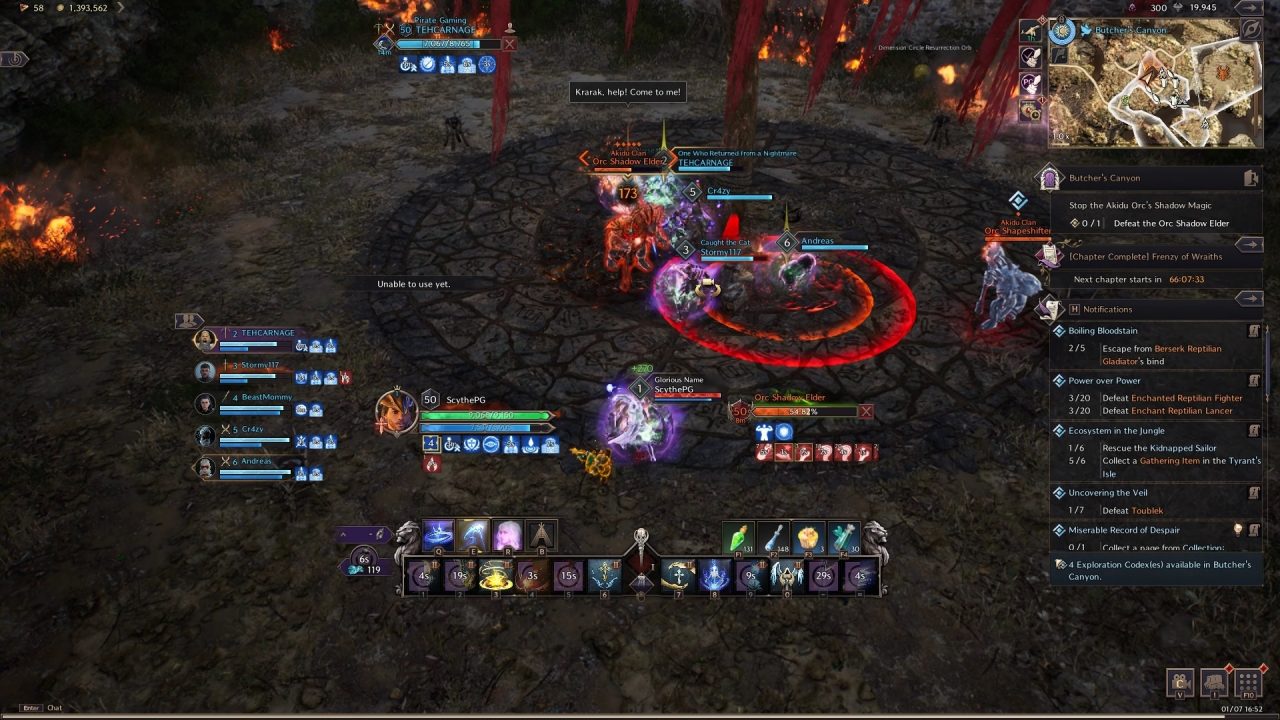Use the blue flask with 348 count
This screenshot has height=720, width=1280.
773,538
